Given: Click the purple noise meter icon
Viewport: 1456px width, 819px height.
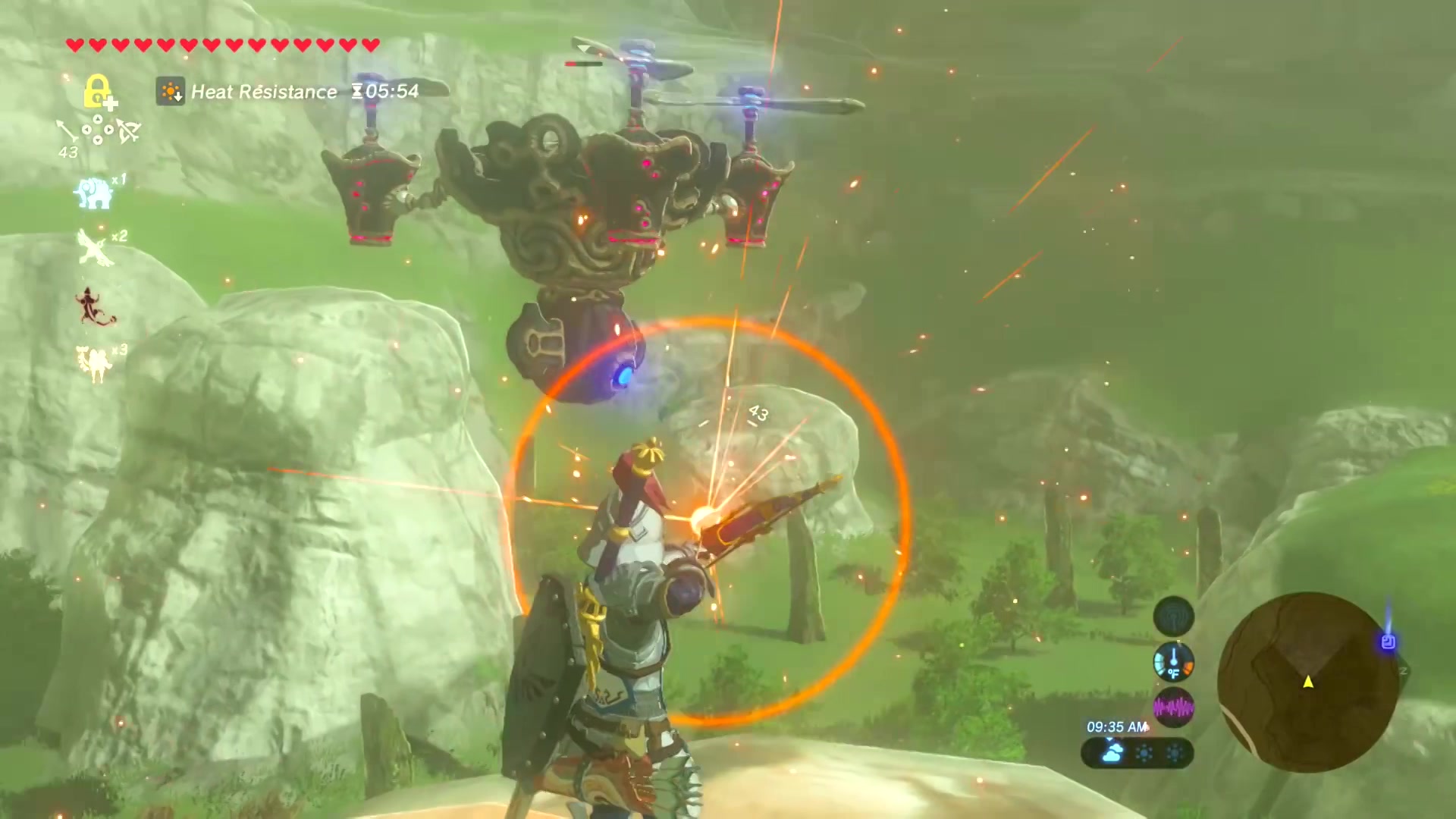Looking at the screenshot, I should point(1173,708).
